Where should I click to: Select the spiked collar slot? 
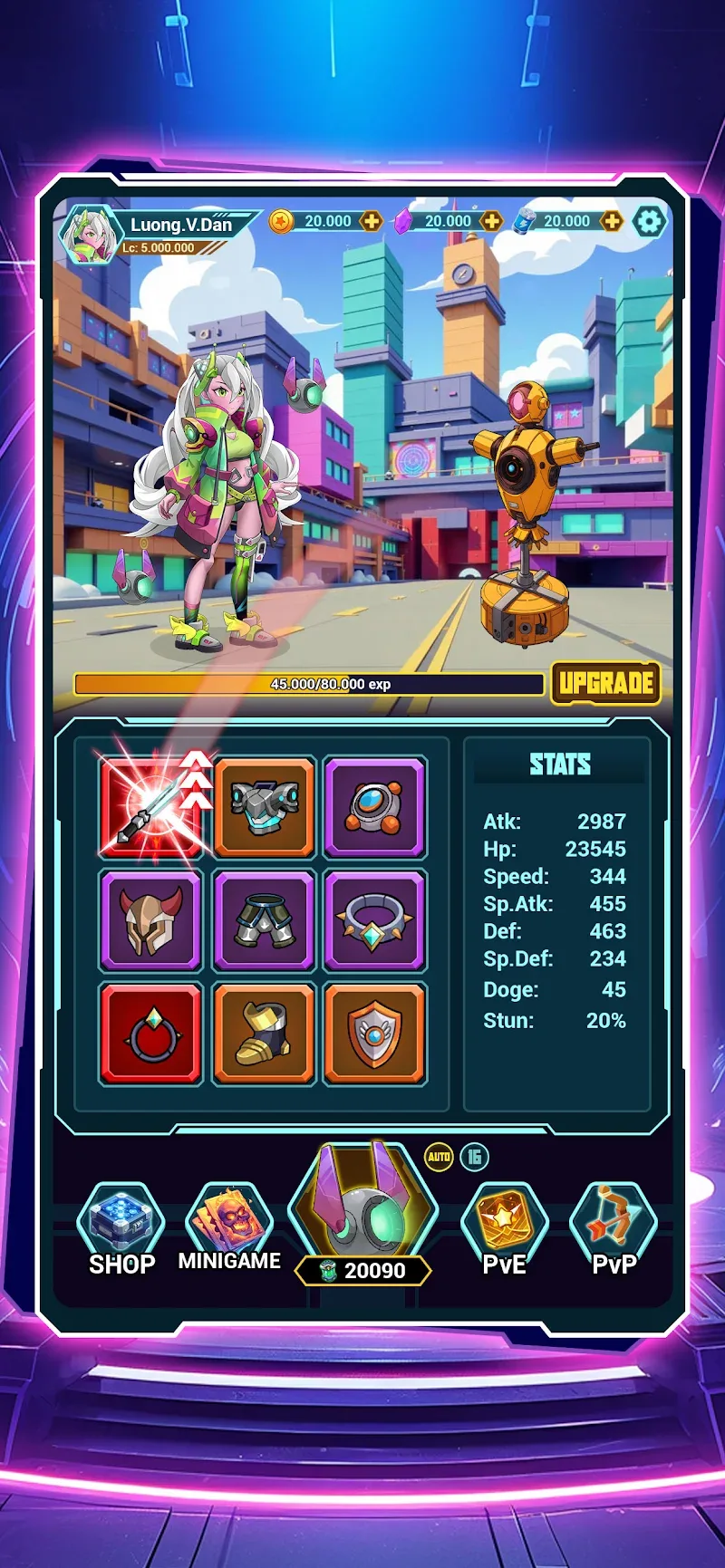pyautogui.click(x=374, y=919)
